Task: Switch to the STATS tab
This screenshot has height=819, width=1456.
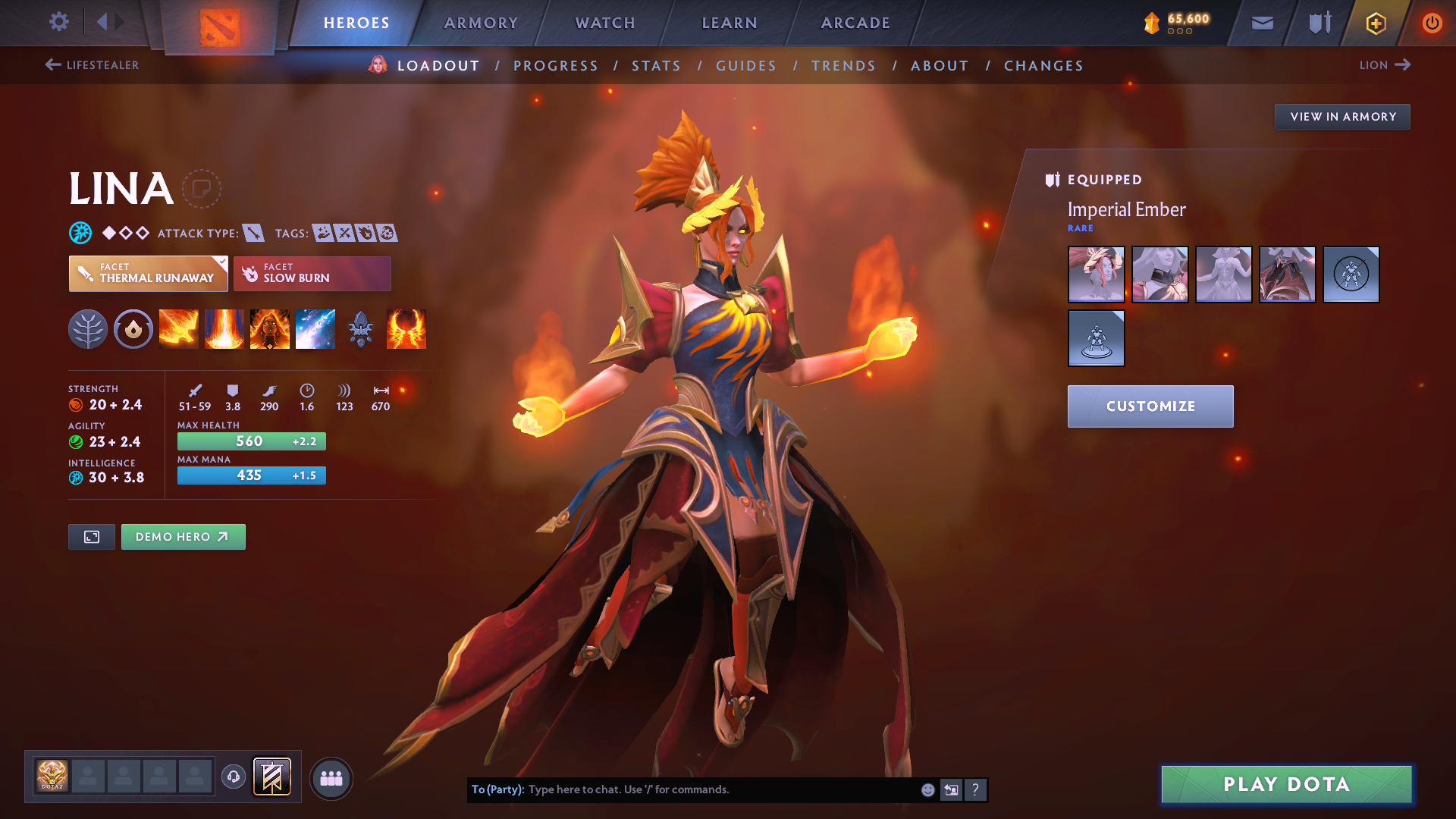Action: pyautogui.click(x=656, y=66)
